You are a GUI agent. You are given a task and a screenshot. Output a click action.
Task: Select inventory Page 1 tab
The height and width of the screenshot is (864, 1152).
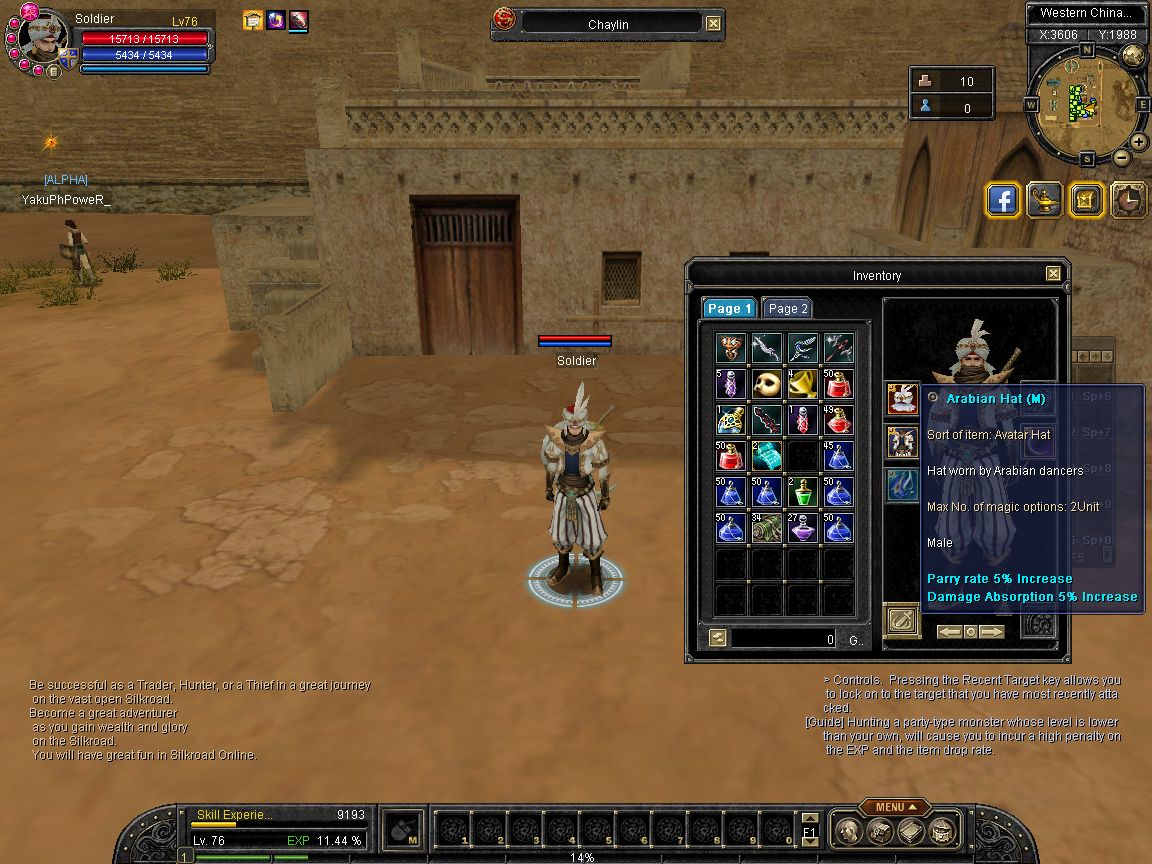[x=729, y=309]
